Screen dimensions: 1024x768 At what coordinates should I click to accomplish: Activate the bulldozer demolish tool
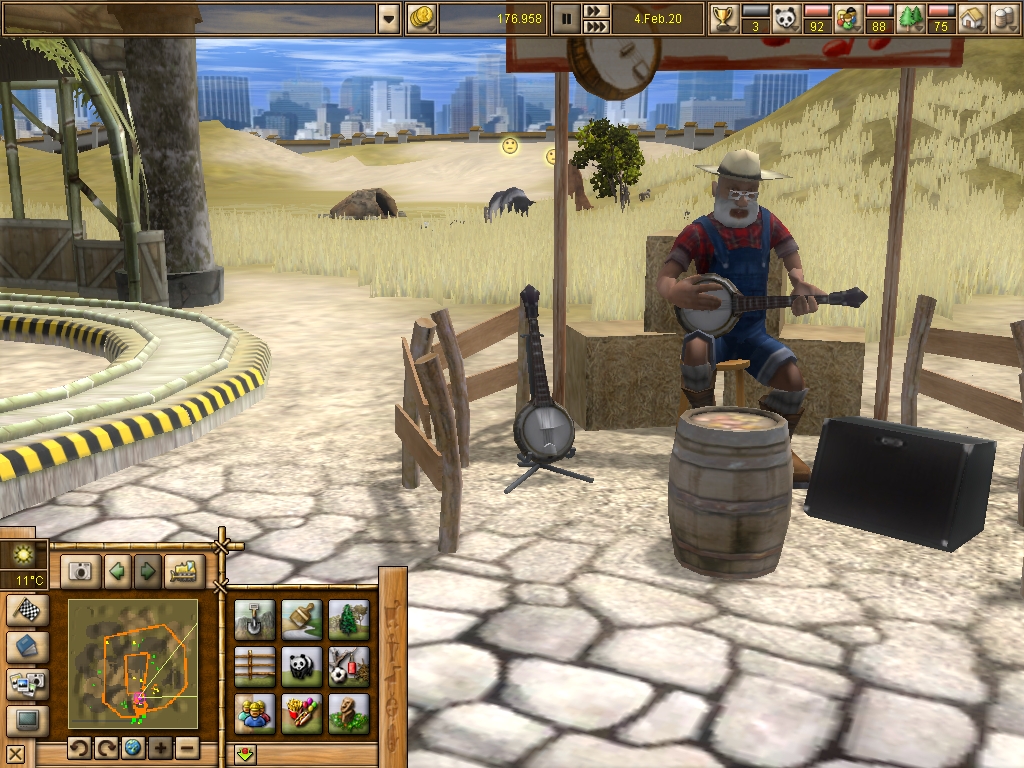click(184, 571)
